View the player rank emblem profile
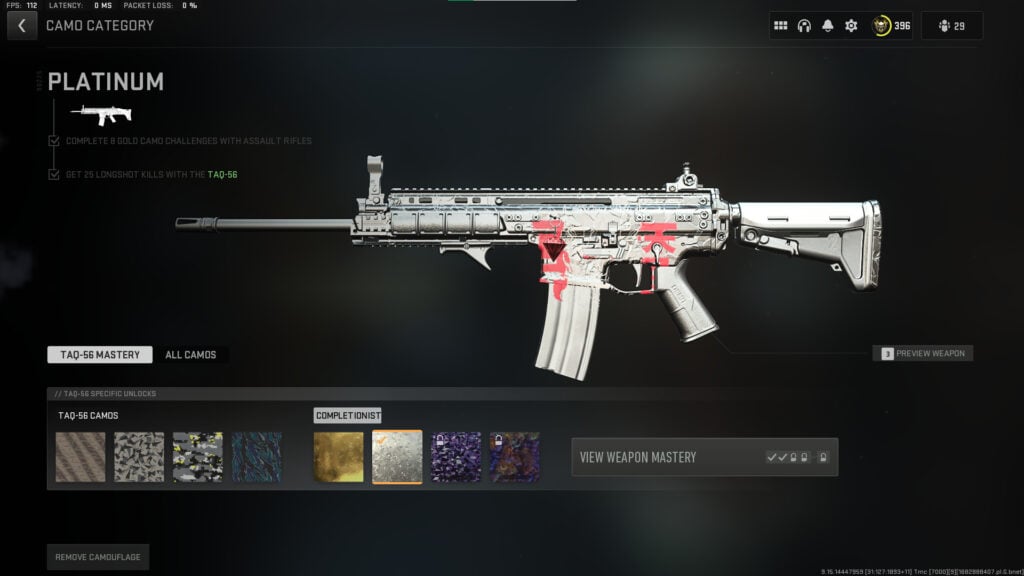This screenshot has width=1024, height=576. pos(889,26)
